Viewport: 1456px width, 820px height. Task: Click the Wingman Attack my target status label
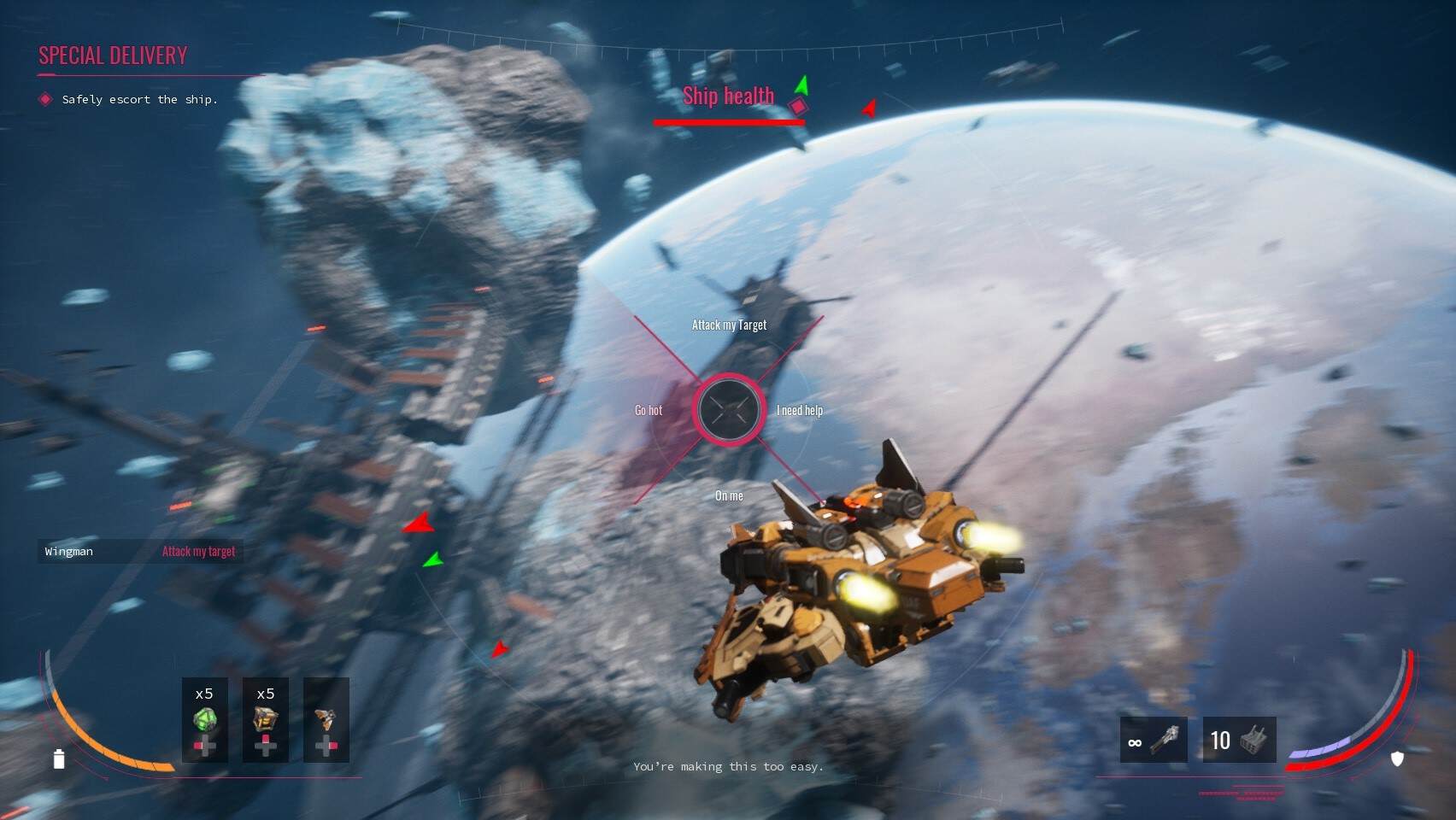coord(141,551)
